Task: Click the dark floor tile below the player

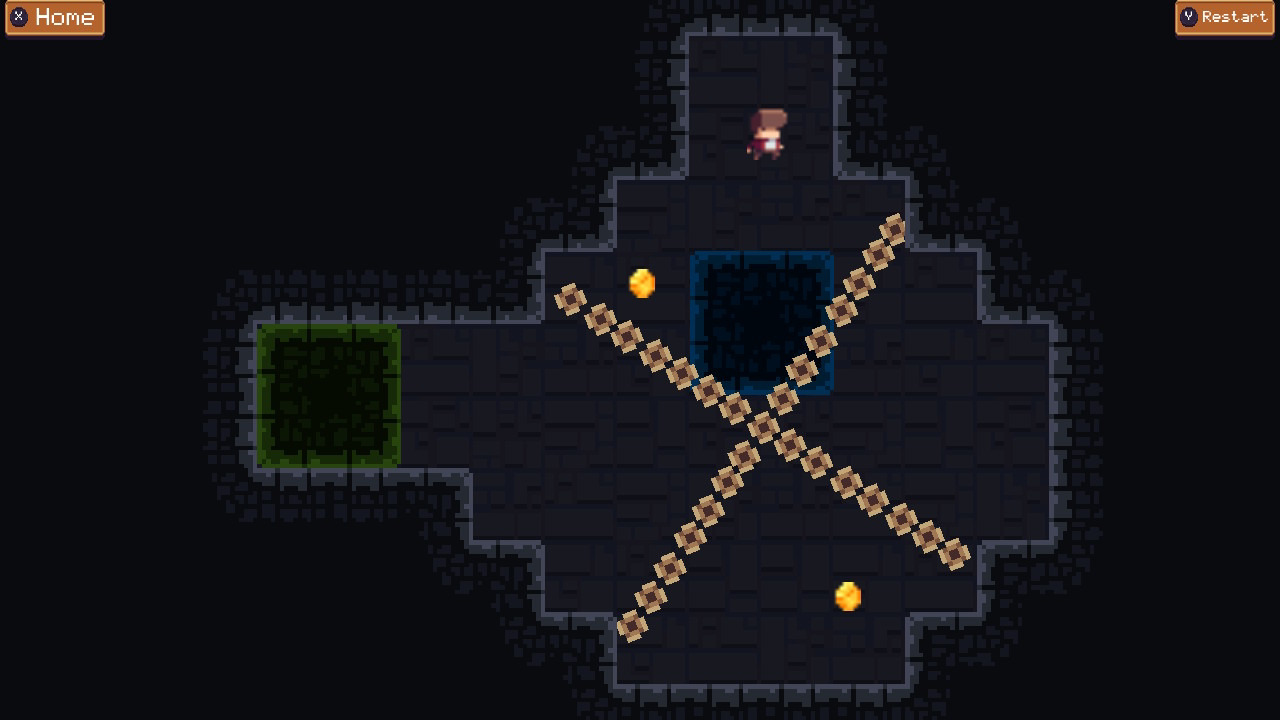Action: coord(766,200)
